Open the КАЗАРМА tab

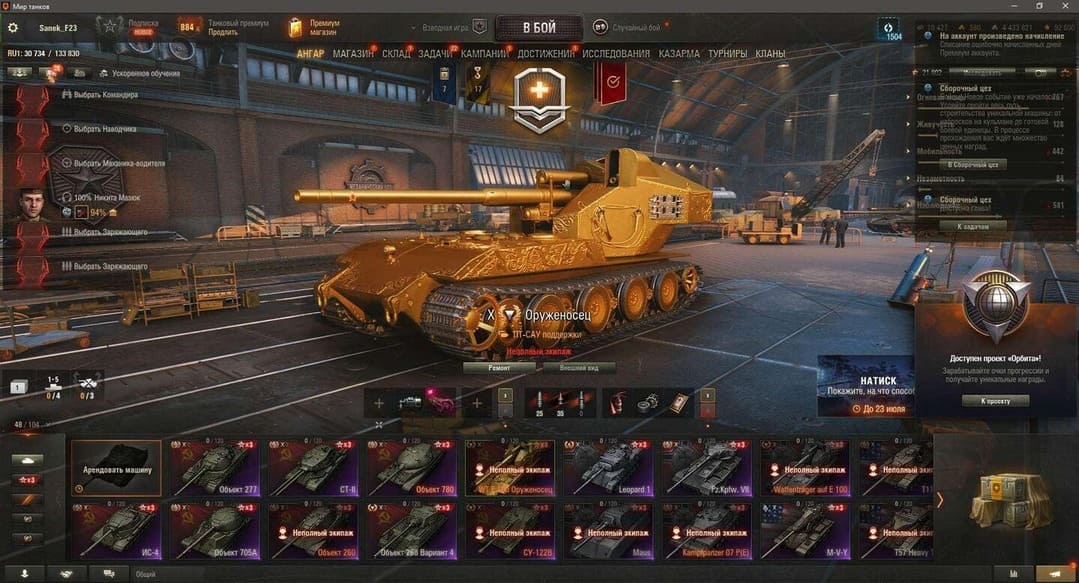pyautogui.click(x=679, y=54)
